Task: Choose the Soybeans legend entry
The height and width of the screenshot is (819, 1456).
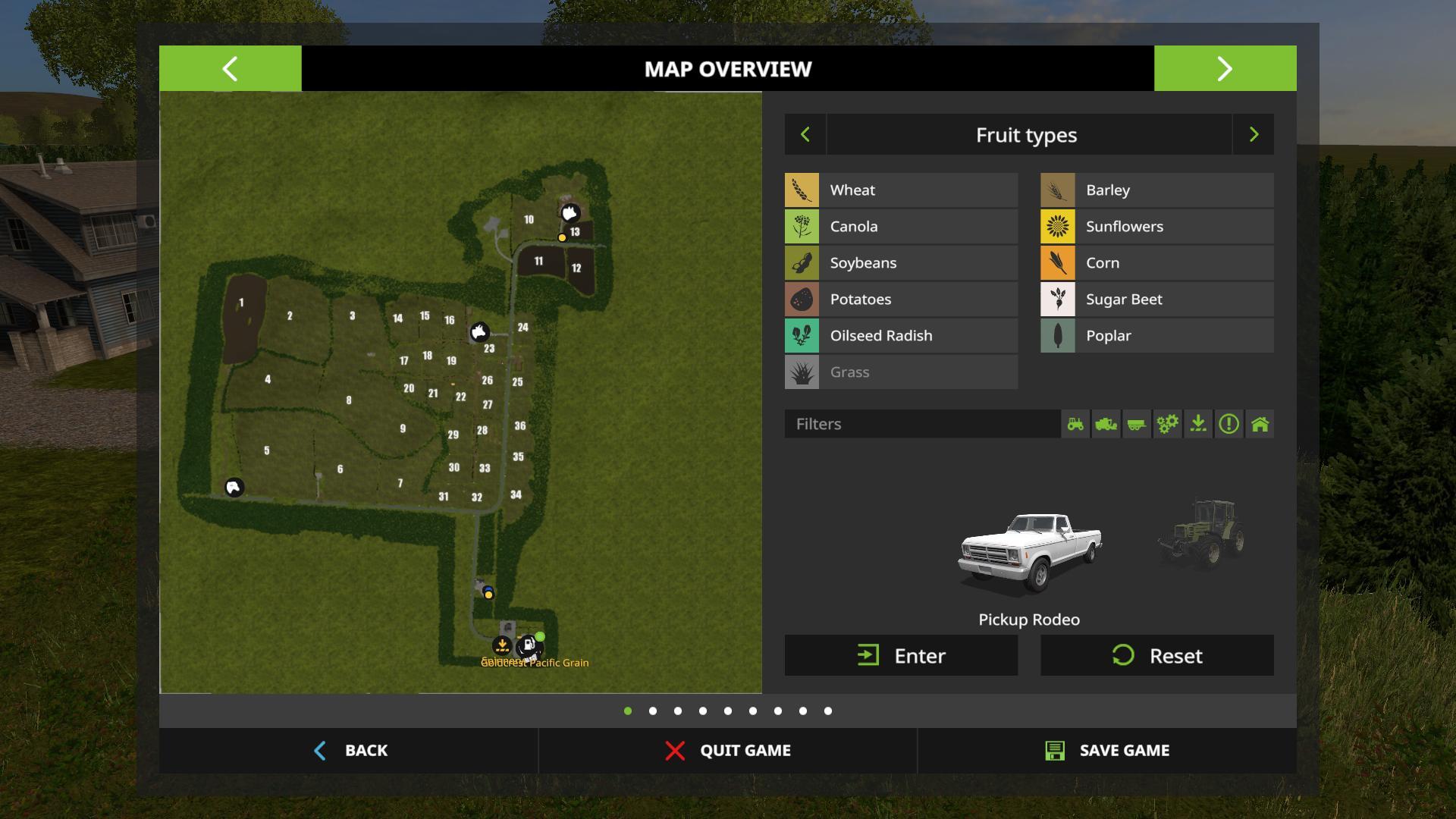Action: (901, 263)
